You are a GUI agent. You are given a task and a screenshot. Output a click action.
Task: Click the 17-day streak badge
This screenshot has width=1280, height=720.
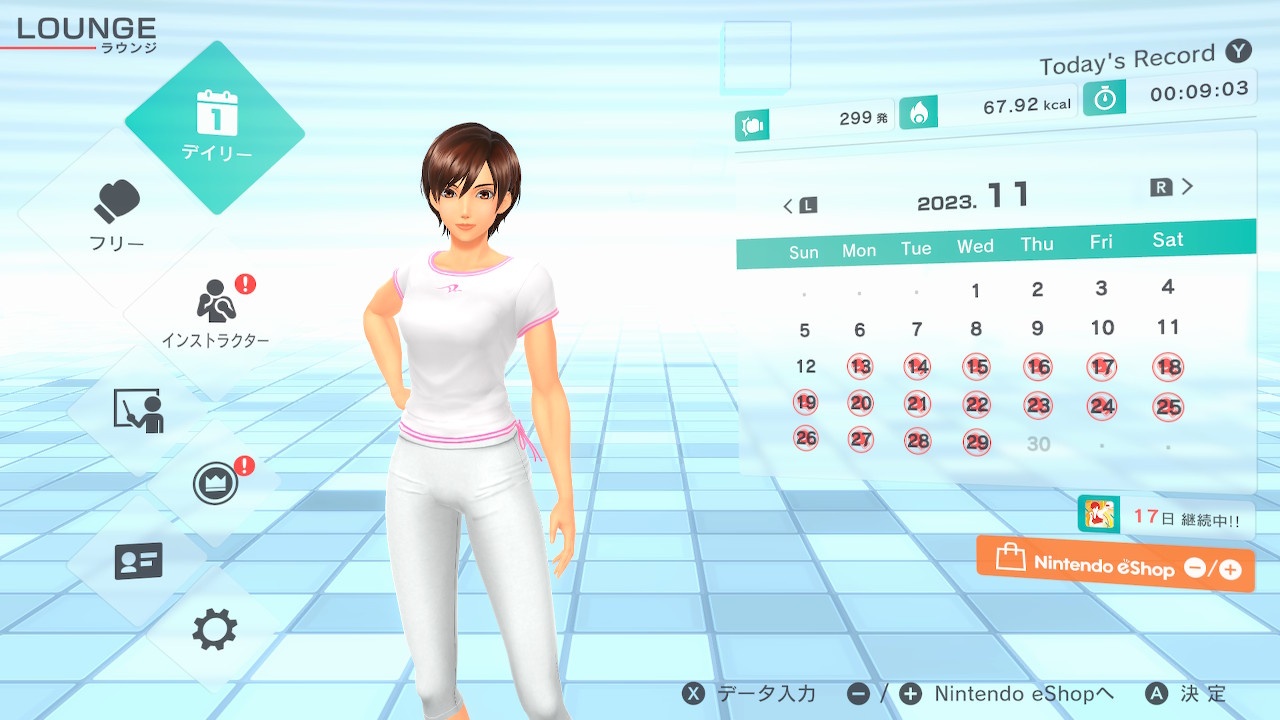coord(1166,518)
